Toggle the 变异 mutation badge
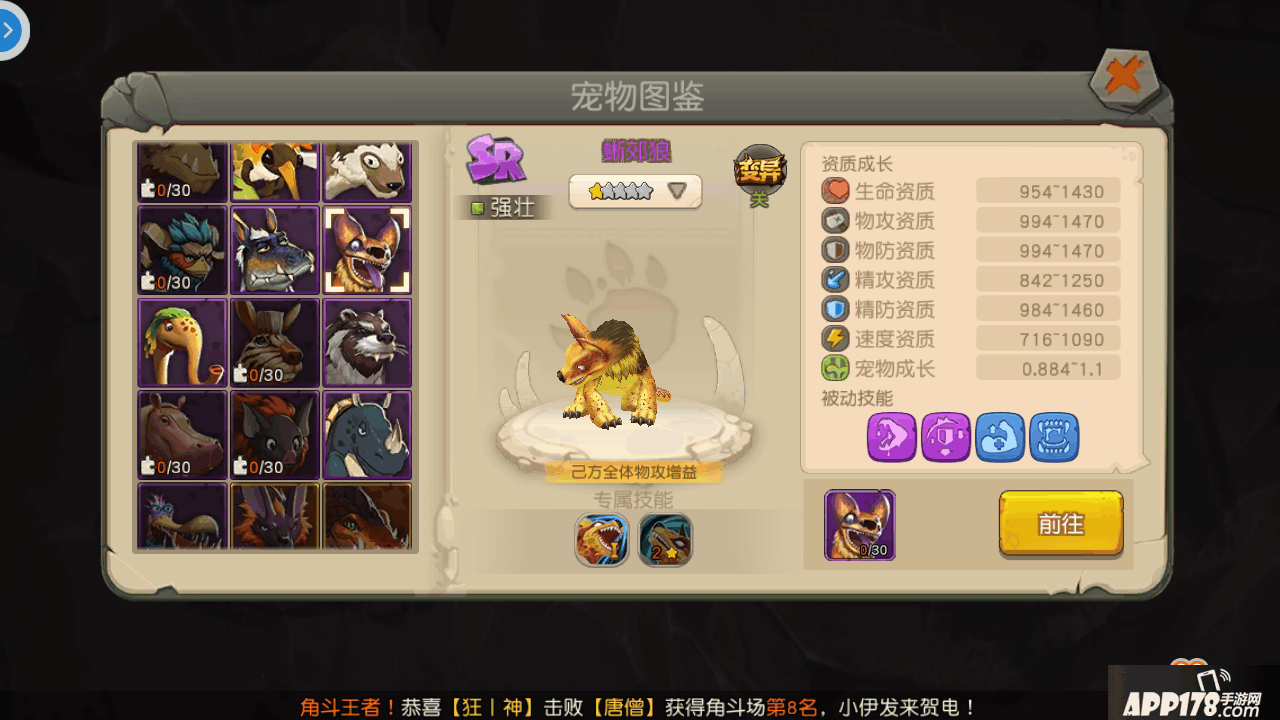Viewport: 1280px width, 720px height. point(760,172)
